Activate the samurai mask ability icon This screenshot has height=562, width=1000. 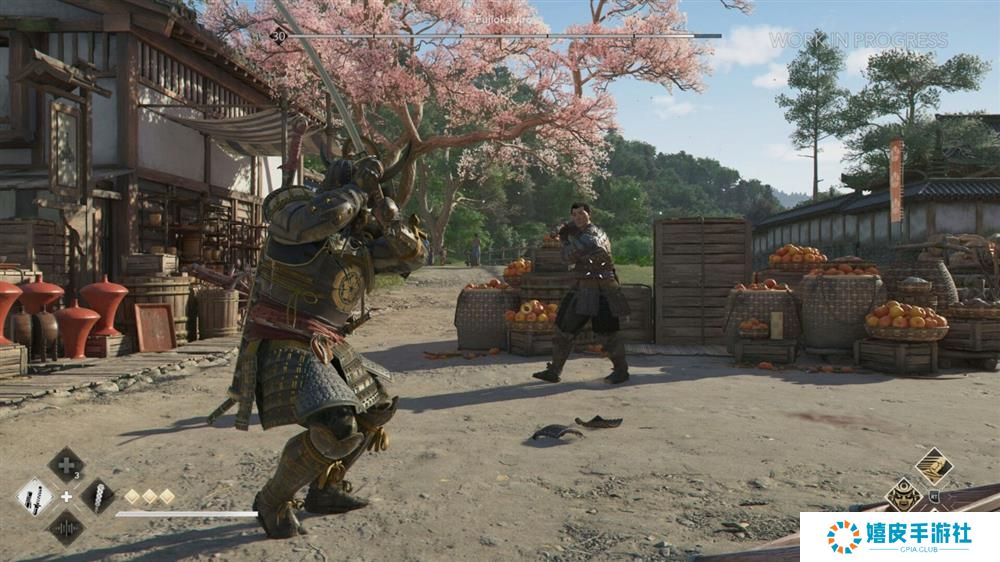pos(903,495)
